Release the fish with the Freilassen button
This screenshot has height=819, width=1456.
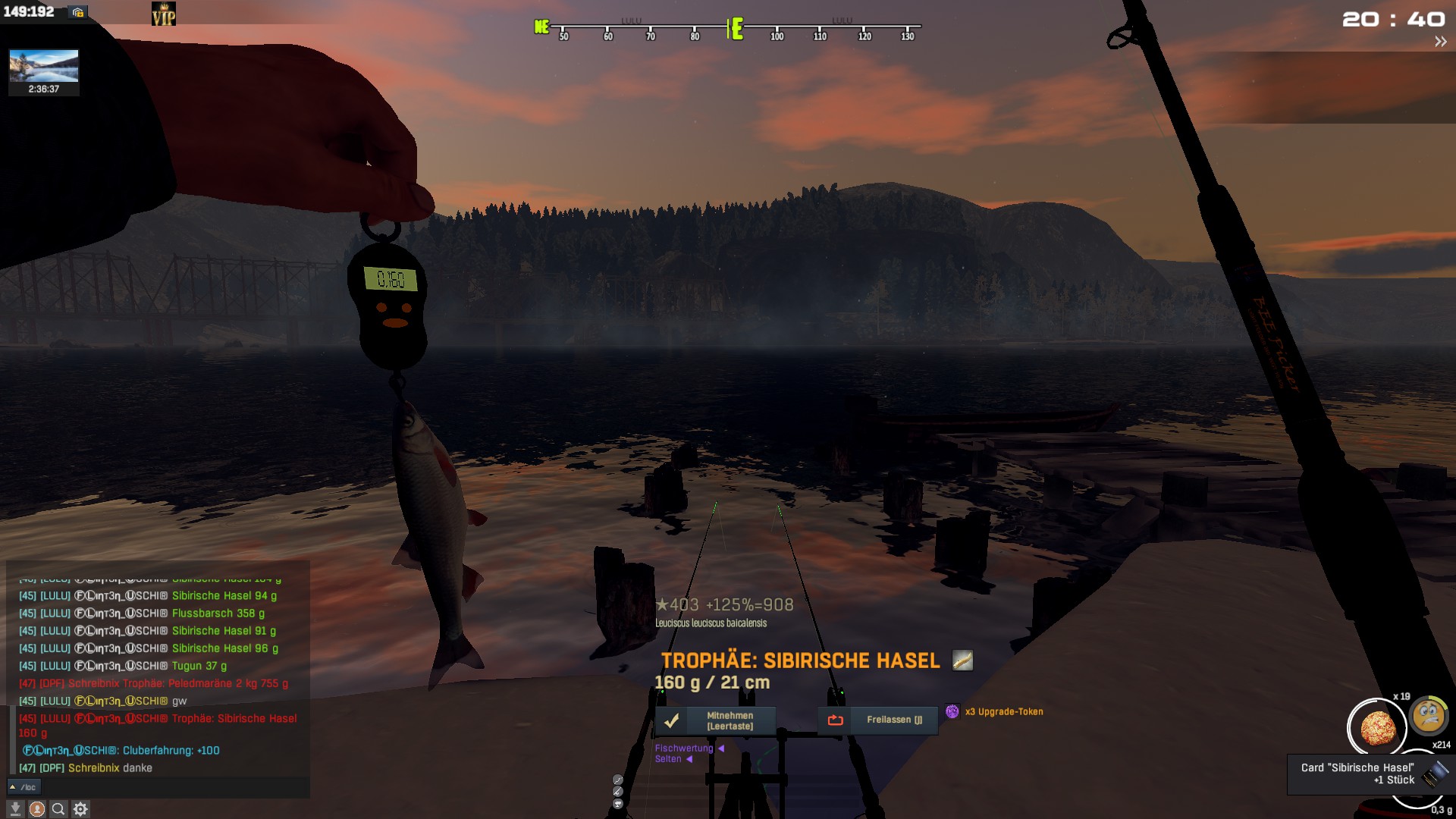(877, 720)
